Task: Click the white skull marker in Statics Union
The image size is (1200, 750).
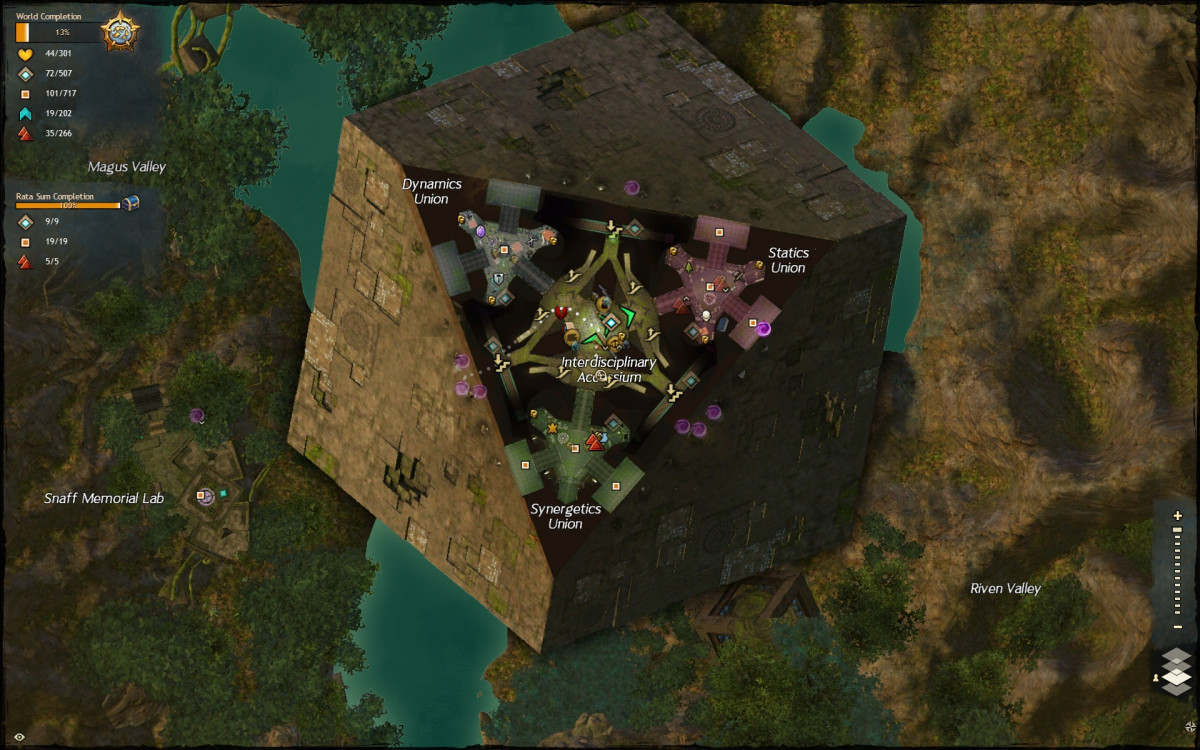Action: click(705, 316)
